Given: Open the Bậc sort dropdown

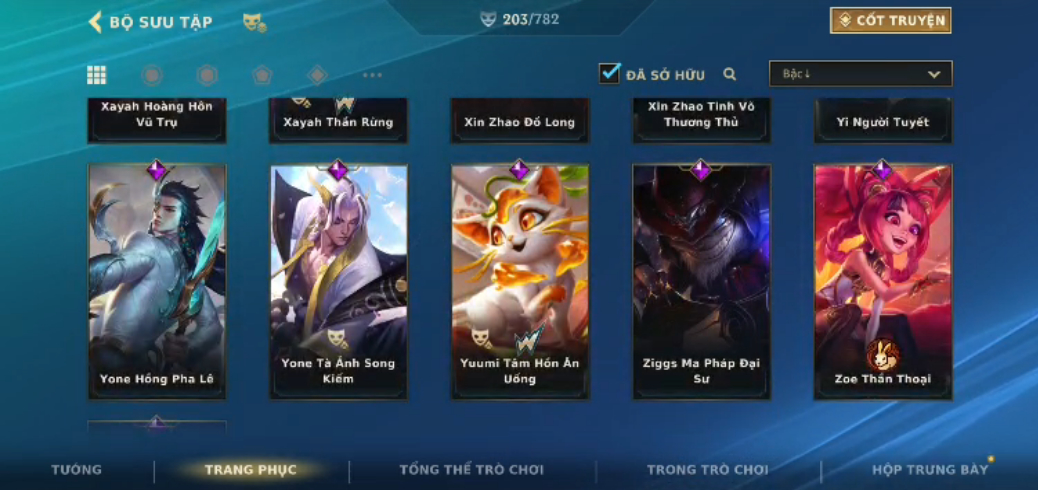Looking at the screenshot, I should (x=860, y=74).
